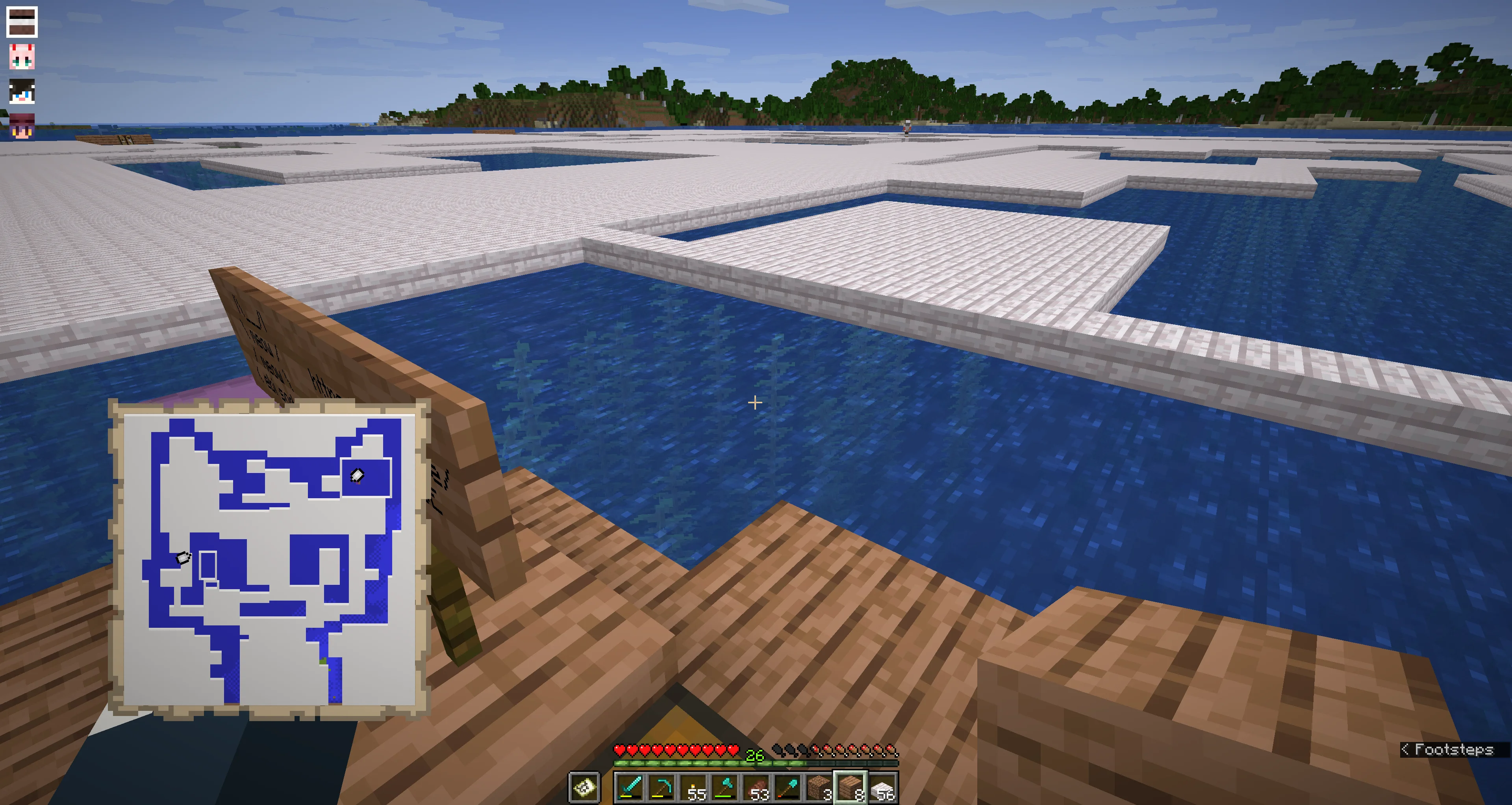The height and width of the screenshot is (805, 1512).
Task: Select the diamond axe hotbar slot
Action: (x=725, y=787)
